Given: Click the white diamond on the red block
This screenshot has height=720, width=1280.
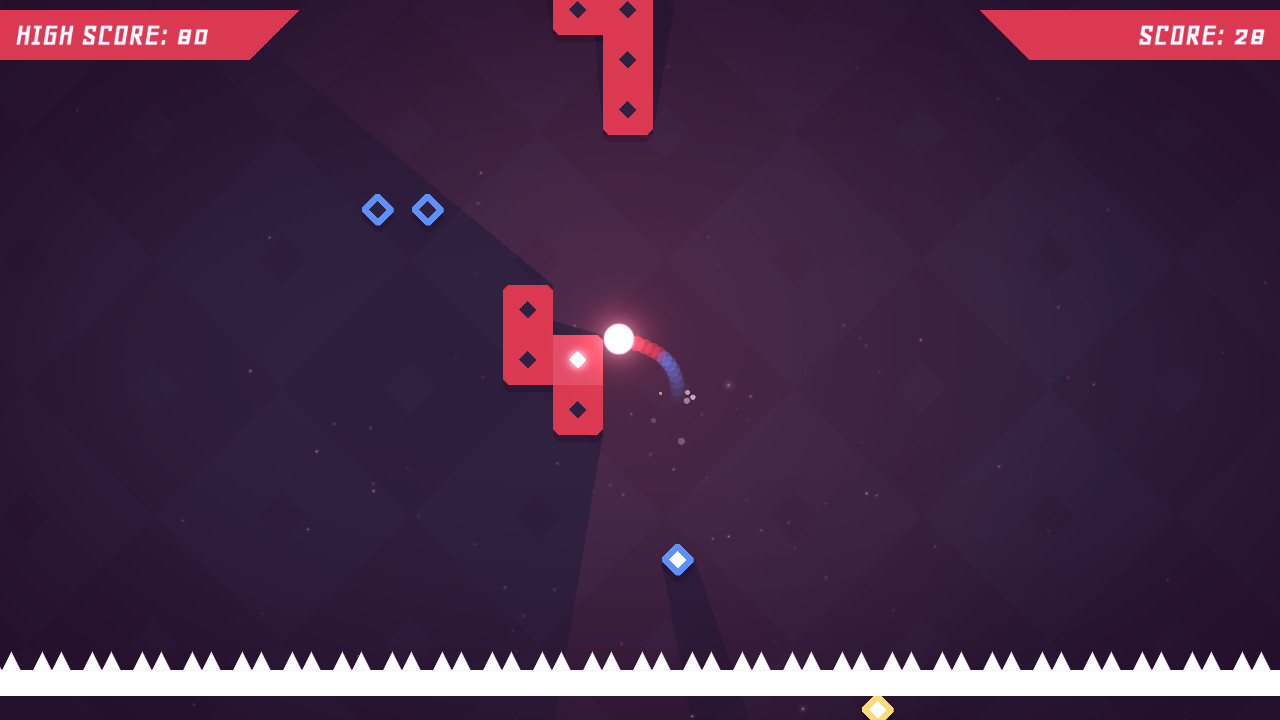Looking at the screenshot, I should [577, 358].
